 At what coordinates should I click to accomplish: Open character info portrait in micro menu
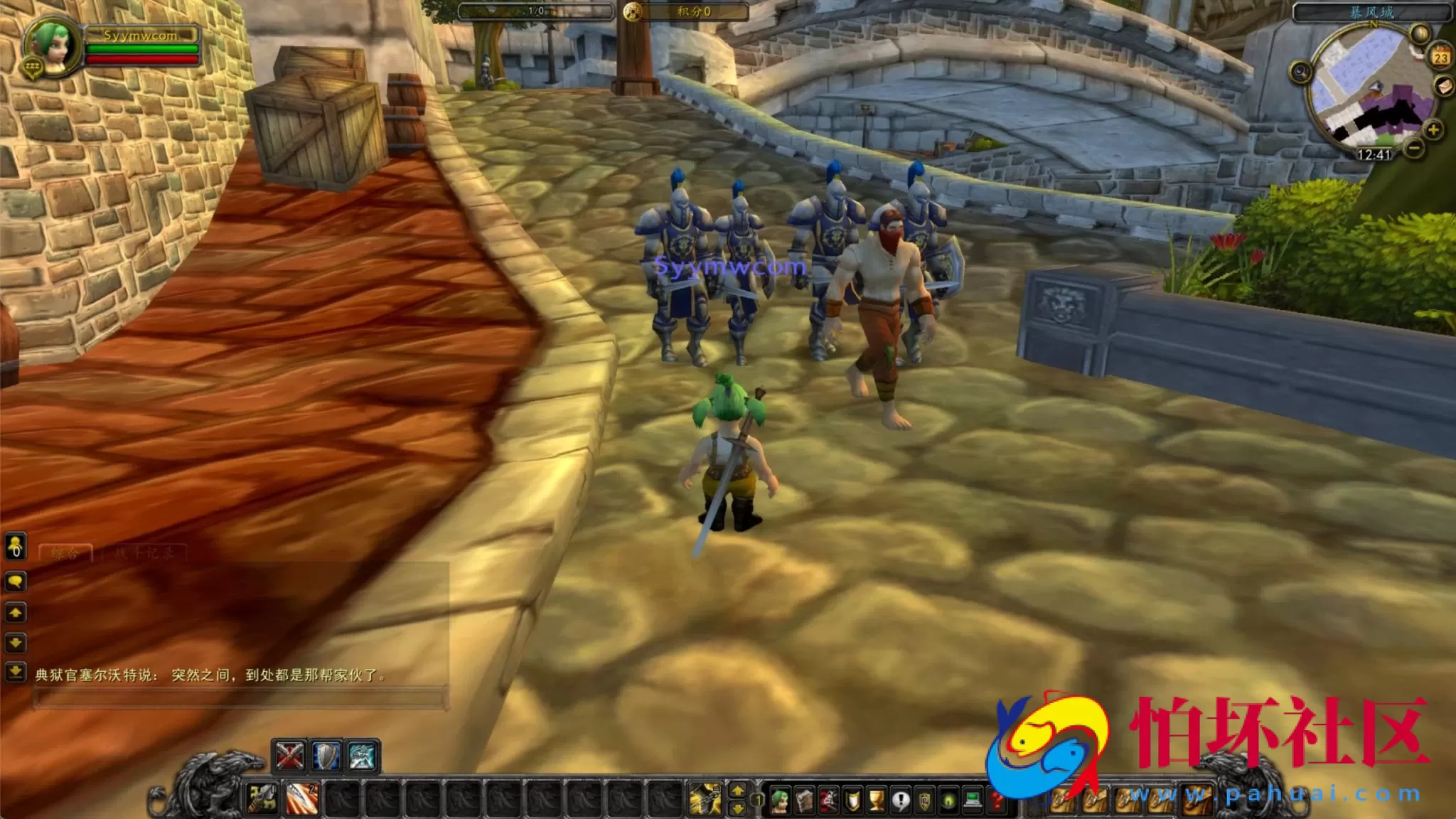tap(780, 800)
